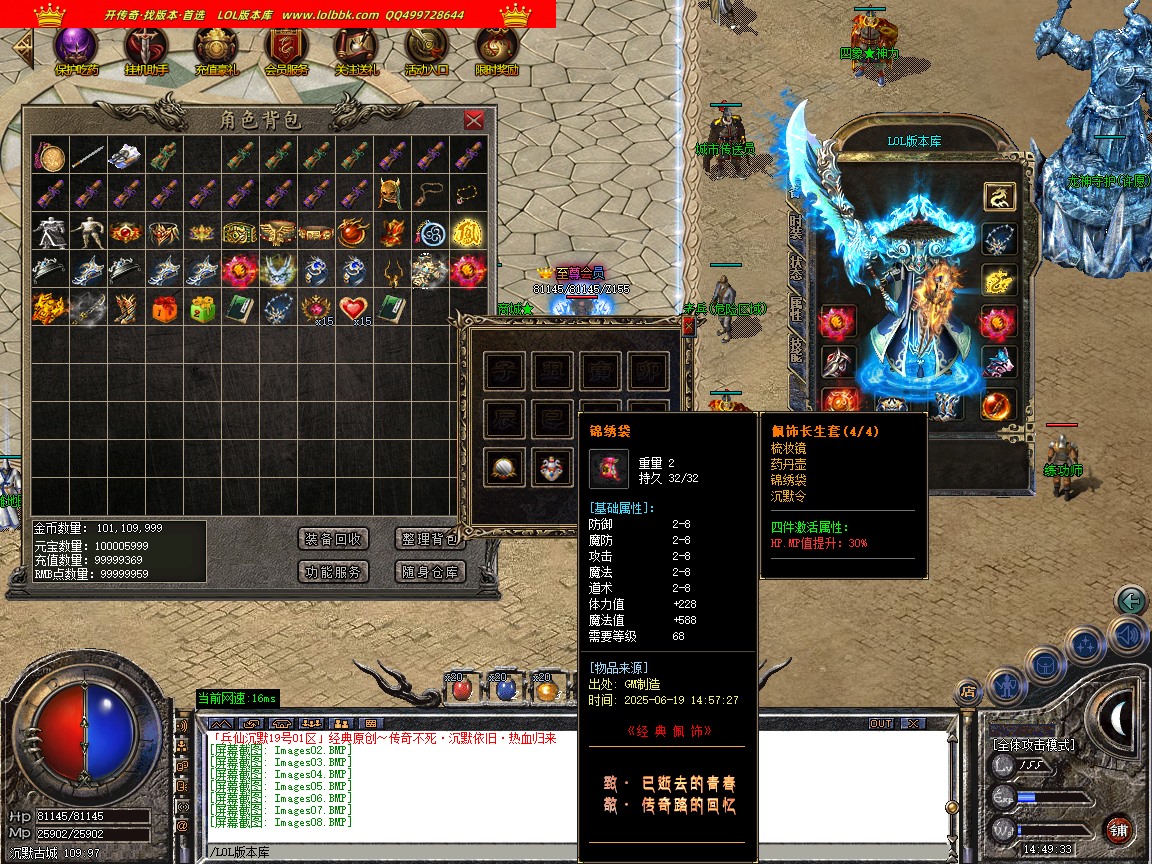Select the orange gift box numbered 1
Screen dimensions: 1152x864
pos(164,308)
